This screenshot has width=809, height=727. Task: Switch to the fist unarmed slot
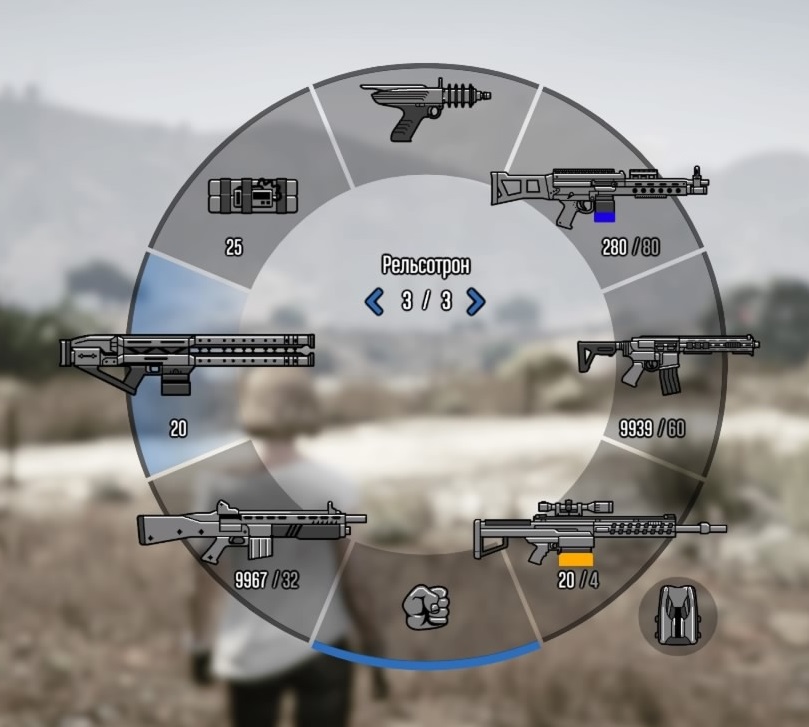tap(426, 603)
